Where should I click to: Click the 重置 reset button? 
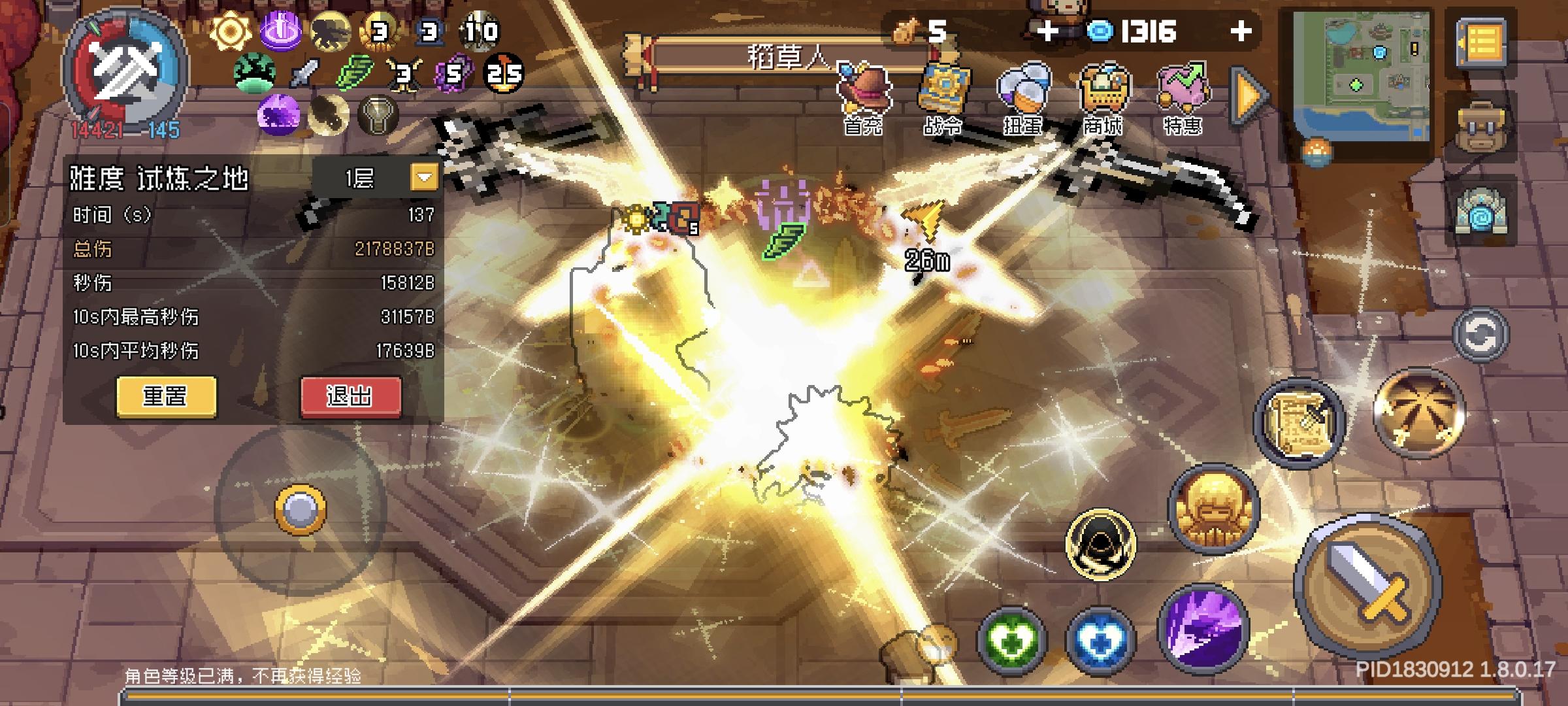coord(165,396)
